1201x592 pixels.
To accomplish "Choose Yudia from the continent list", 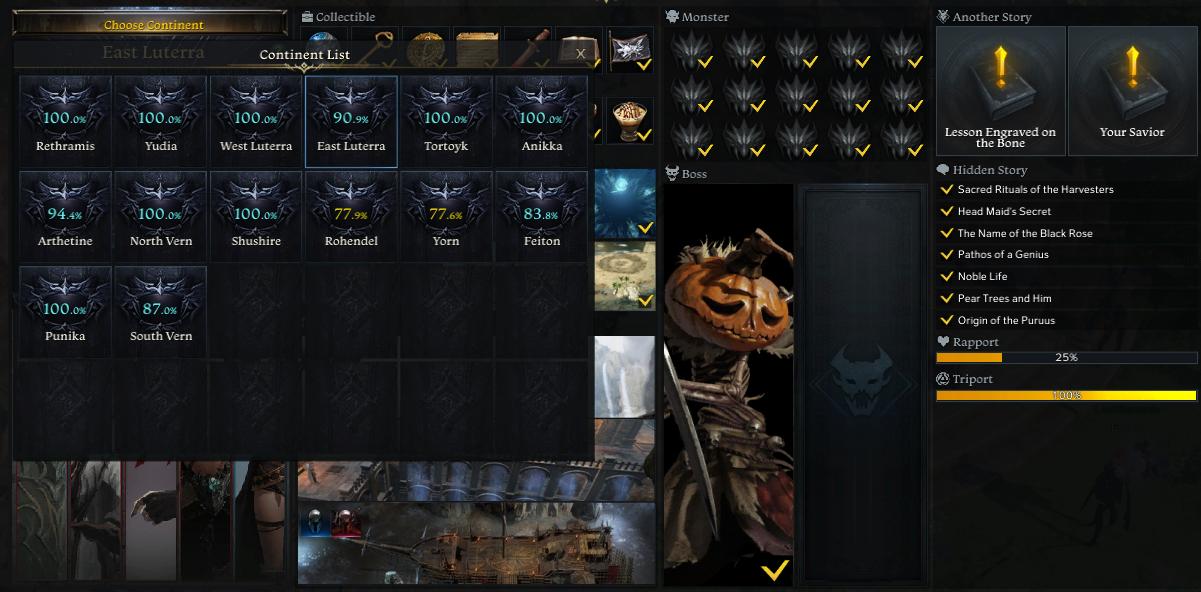I will coord(160,121).
